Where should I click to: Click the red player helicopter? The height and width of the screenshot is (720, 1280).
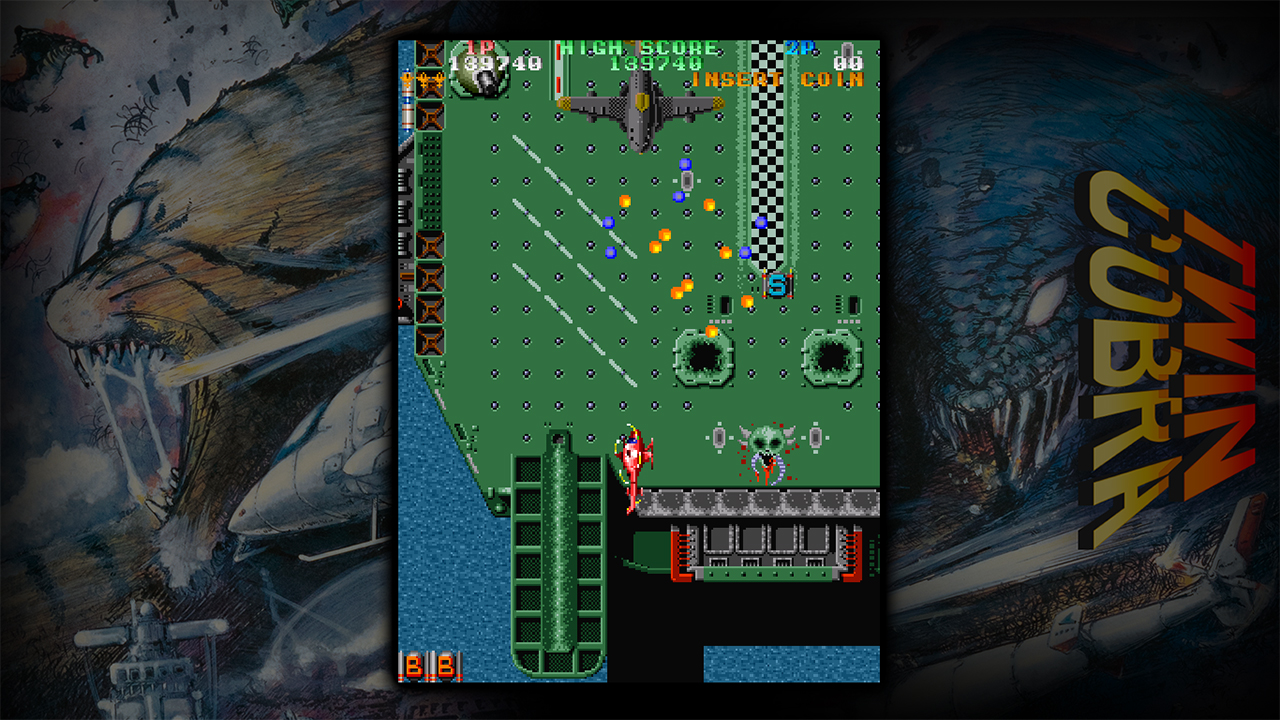pos(633,453)
